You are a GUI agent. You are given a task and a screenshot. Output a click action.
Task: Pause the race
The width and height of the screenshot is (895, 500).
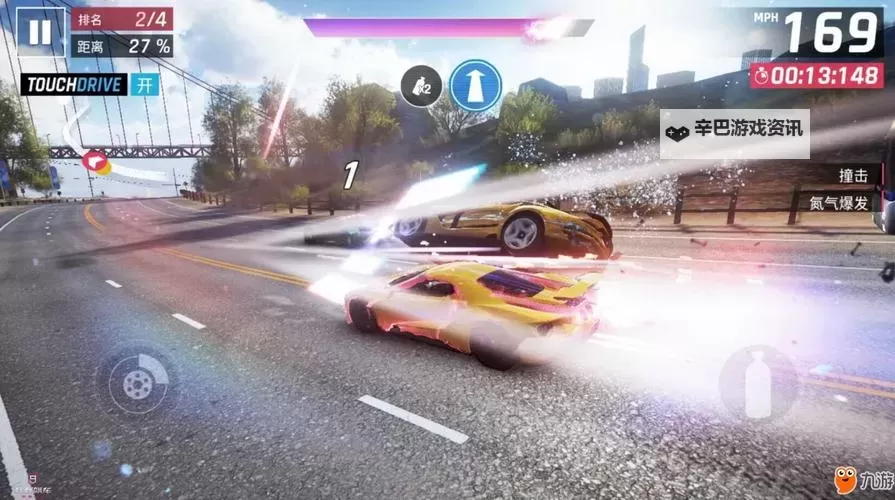point(39,31)
